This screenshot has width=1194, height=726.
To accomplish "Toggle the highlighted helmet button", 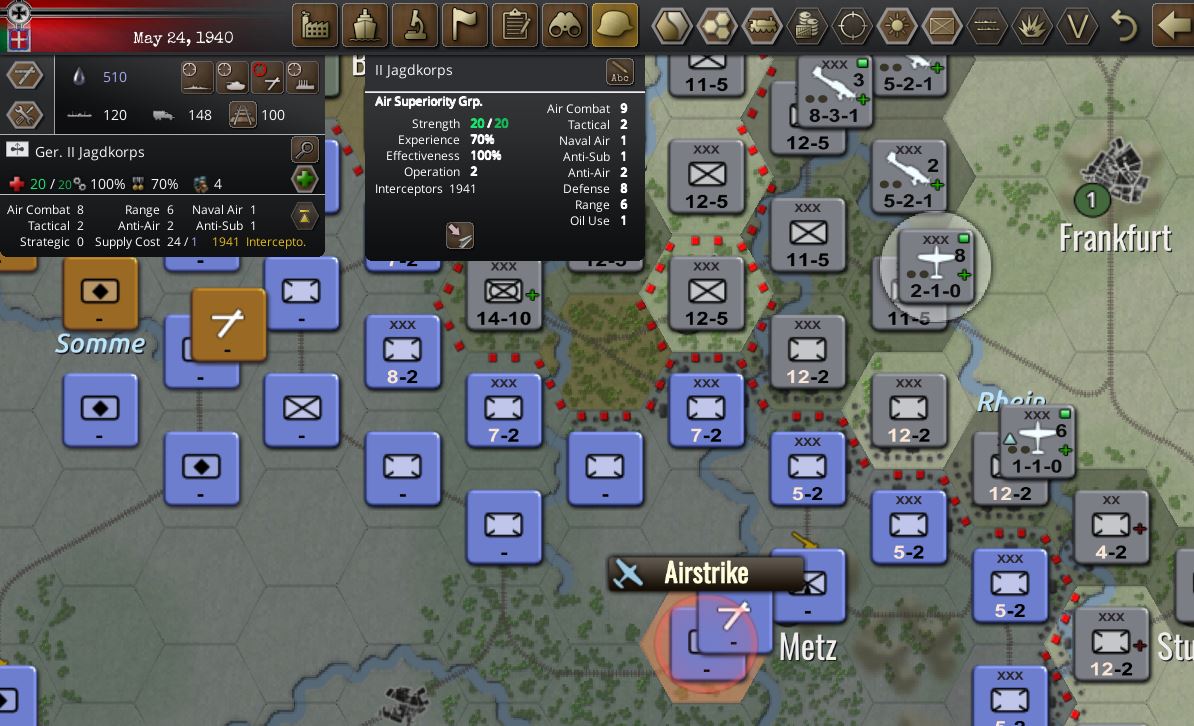I will tap(615, 26).
